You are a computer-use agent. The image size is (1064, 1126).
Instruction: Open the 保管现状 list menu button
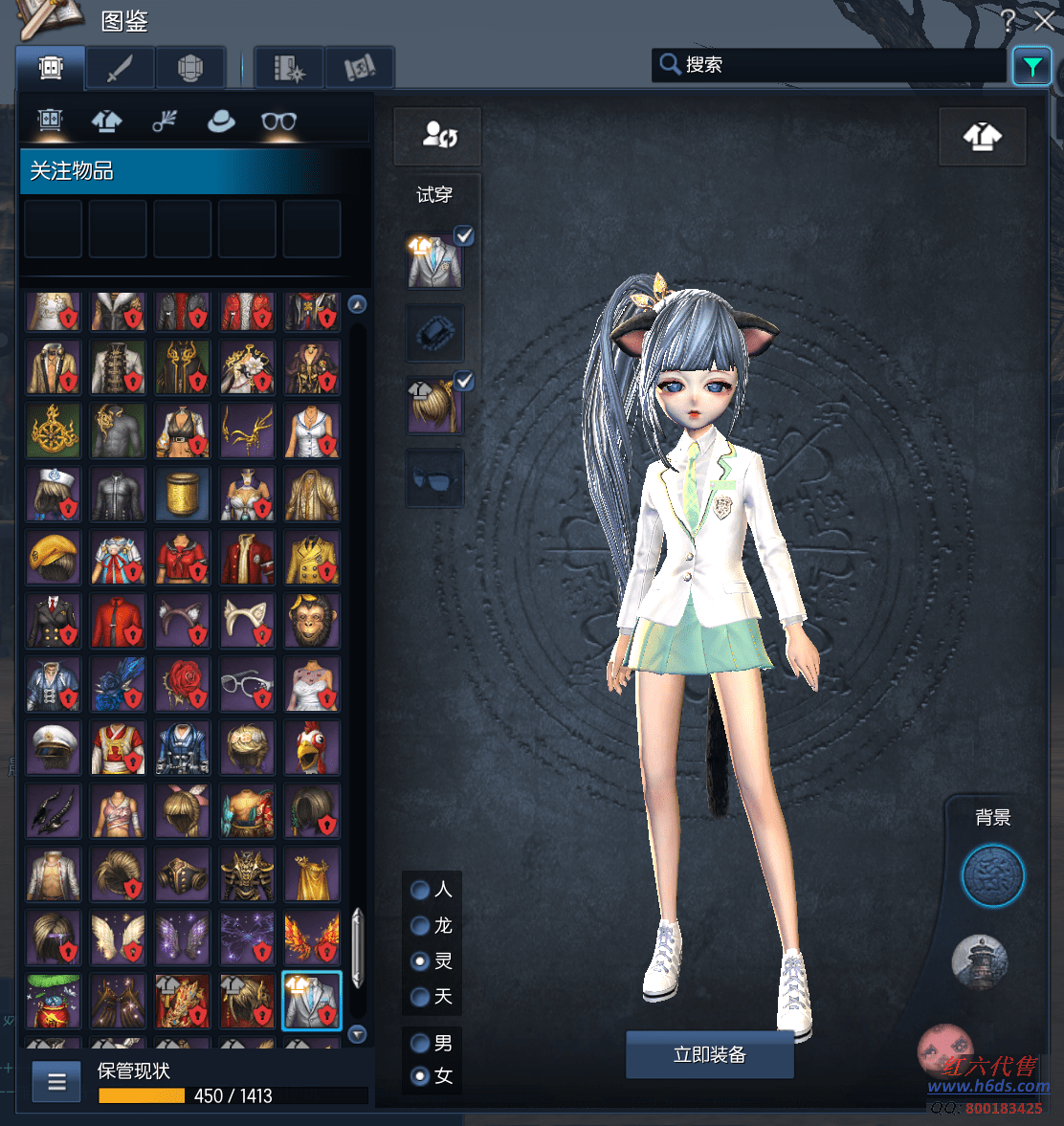(x=56, y=1082)
